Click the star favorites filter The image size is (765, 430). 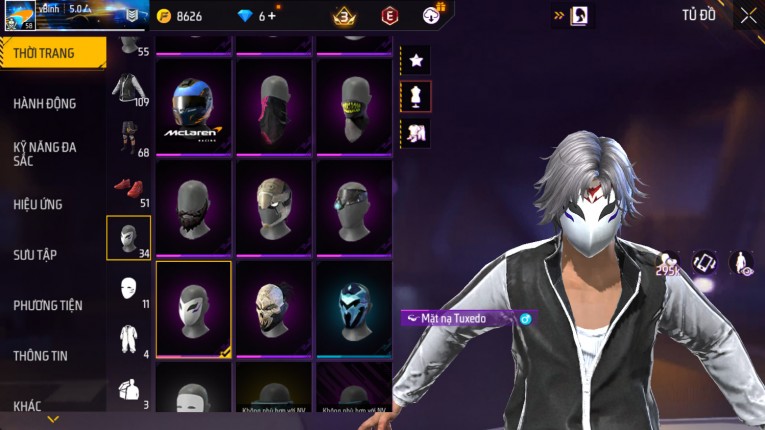416,61
